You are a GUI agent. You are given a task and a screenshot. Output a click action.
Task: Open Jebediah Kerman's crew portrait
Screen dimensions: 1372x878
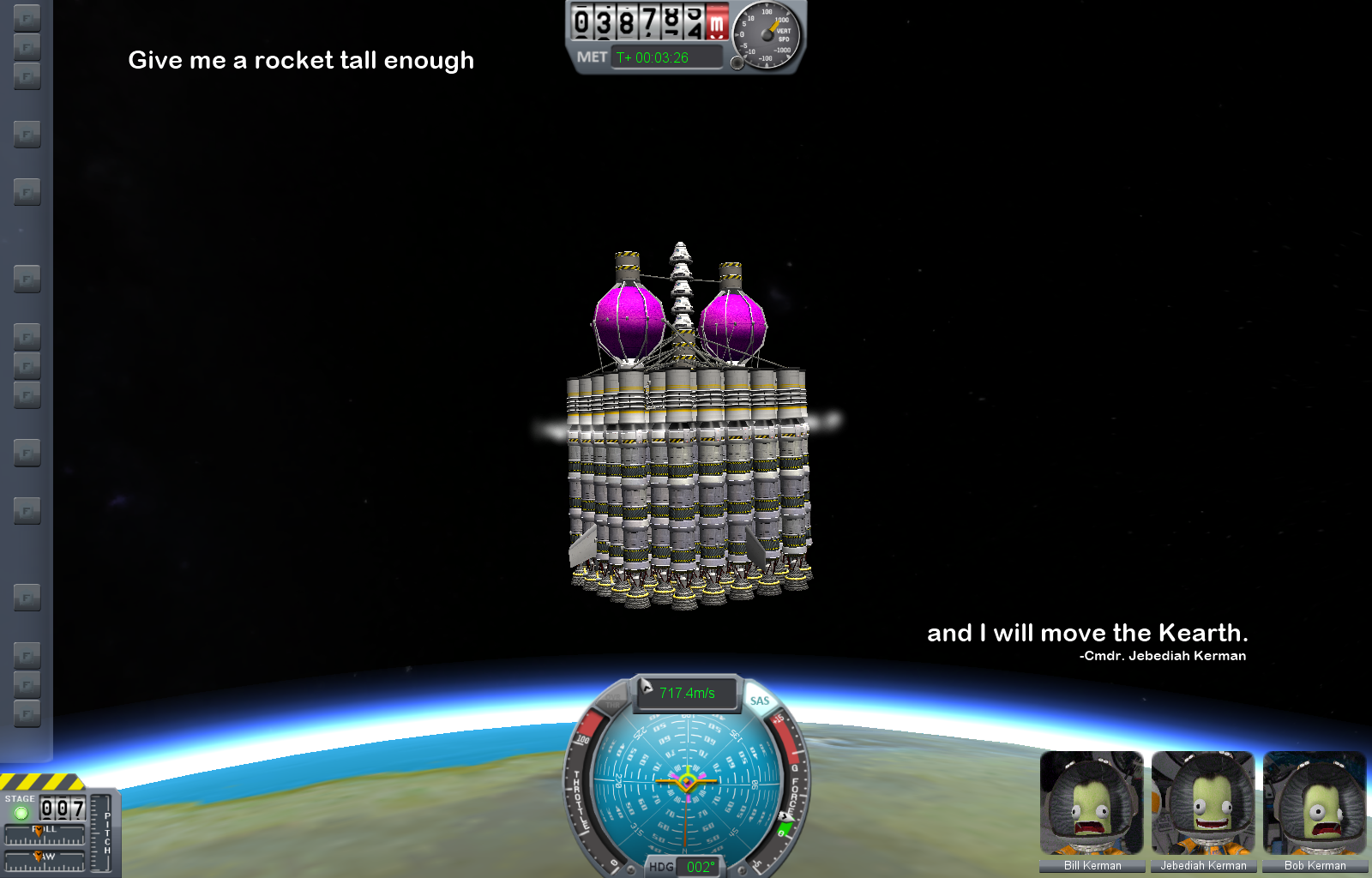click(x=1203, y=803)
